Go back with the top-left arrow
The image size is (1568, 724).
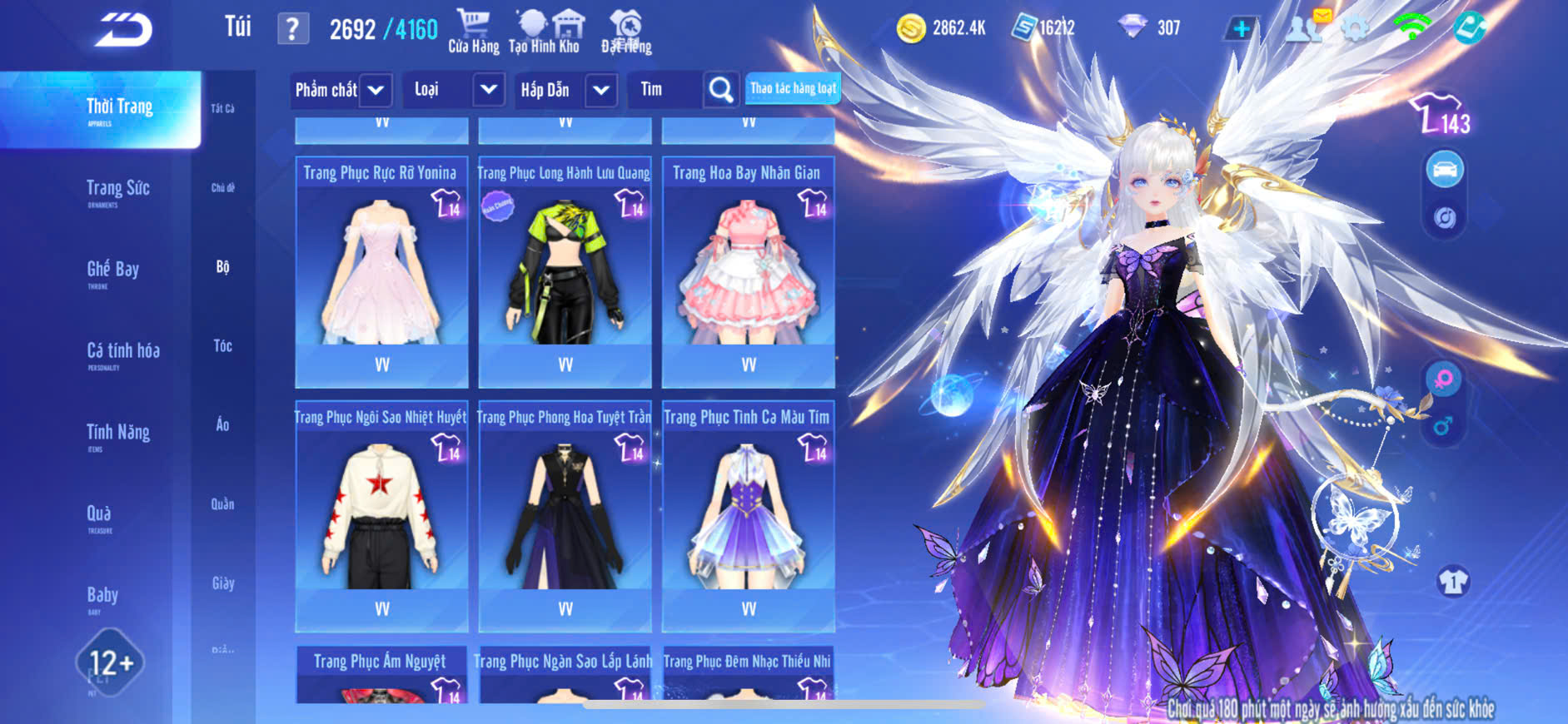(x=123, y=31)
